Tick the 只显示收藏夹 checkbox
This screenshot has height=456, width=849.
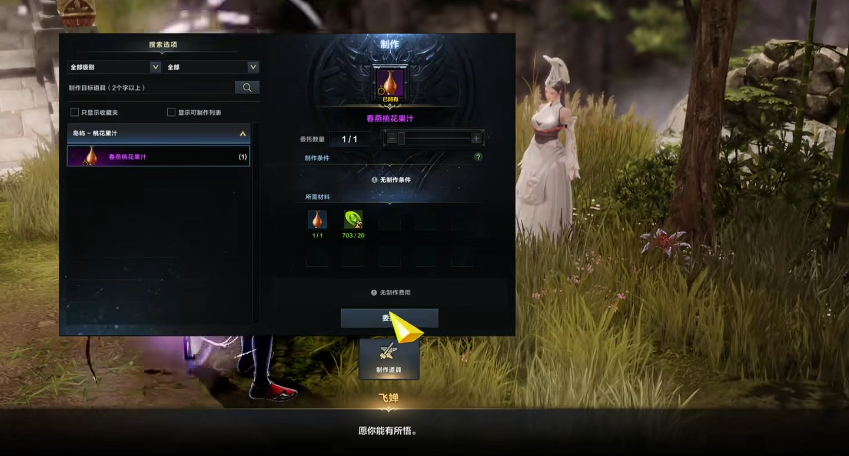coord(74,112)
